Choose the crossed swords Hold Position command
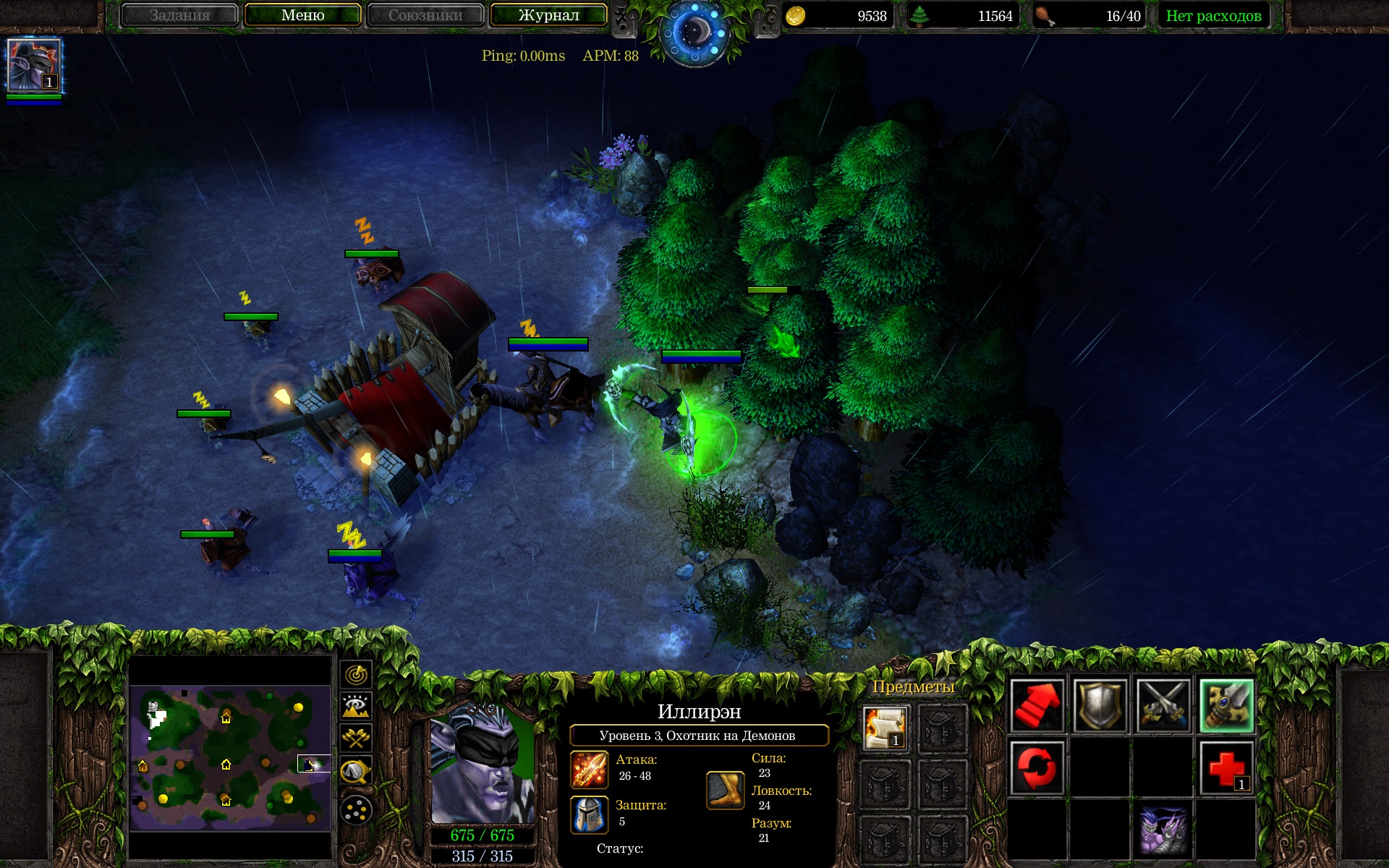1389x868 pixels. coord(1163,706)
